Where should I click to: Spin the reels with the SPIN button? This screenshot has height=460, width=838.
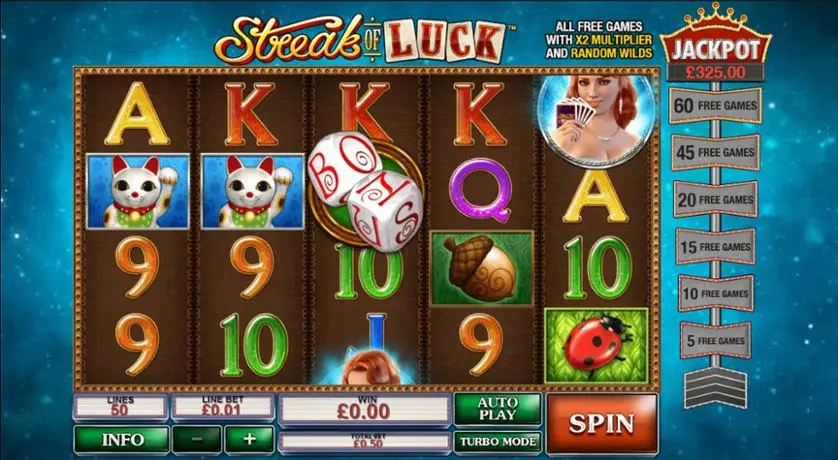tap(601, 422)
